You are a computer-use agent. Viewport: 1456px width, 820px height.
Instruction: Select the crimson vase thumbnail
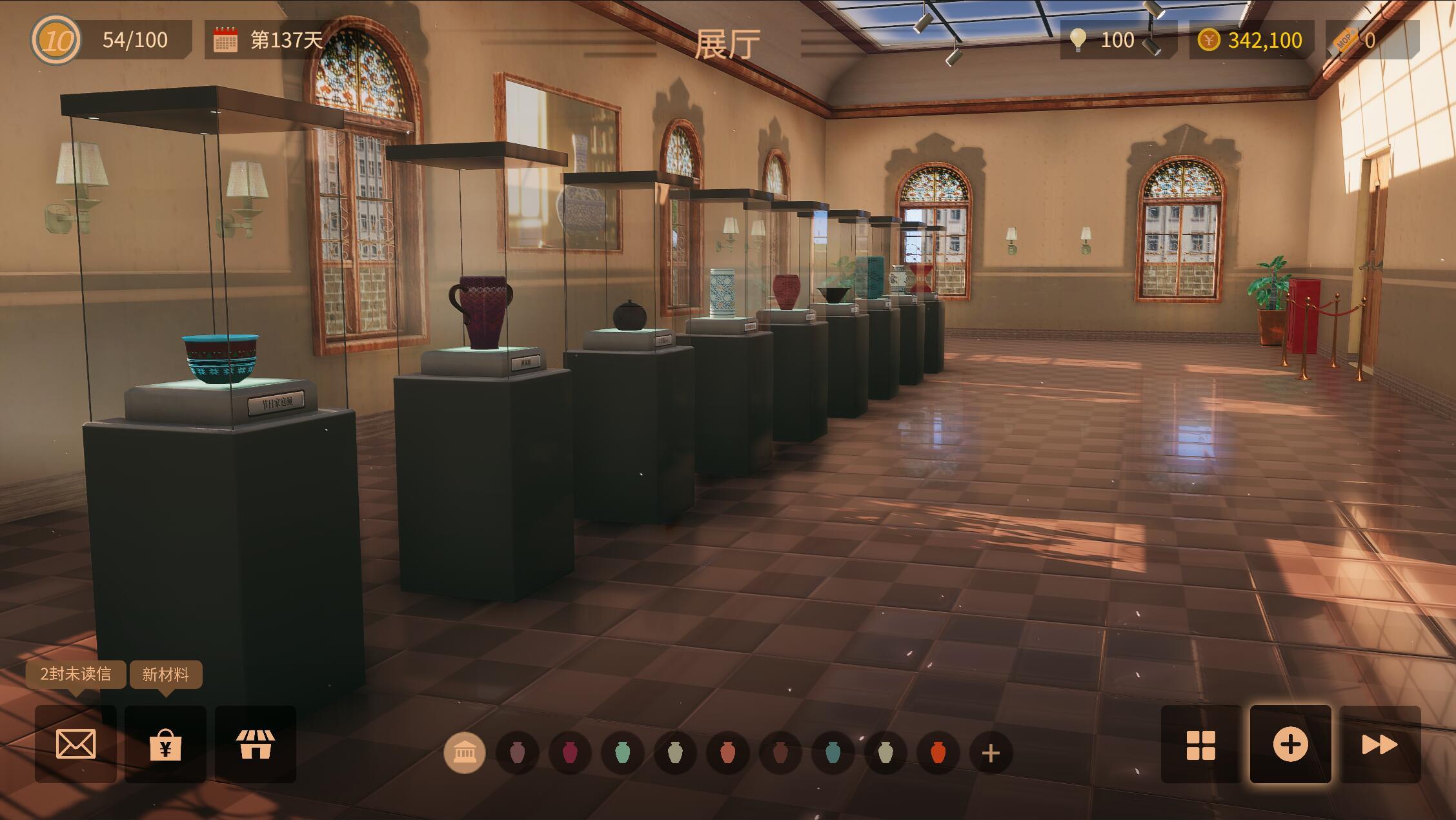[x=569, y=752]
